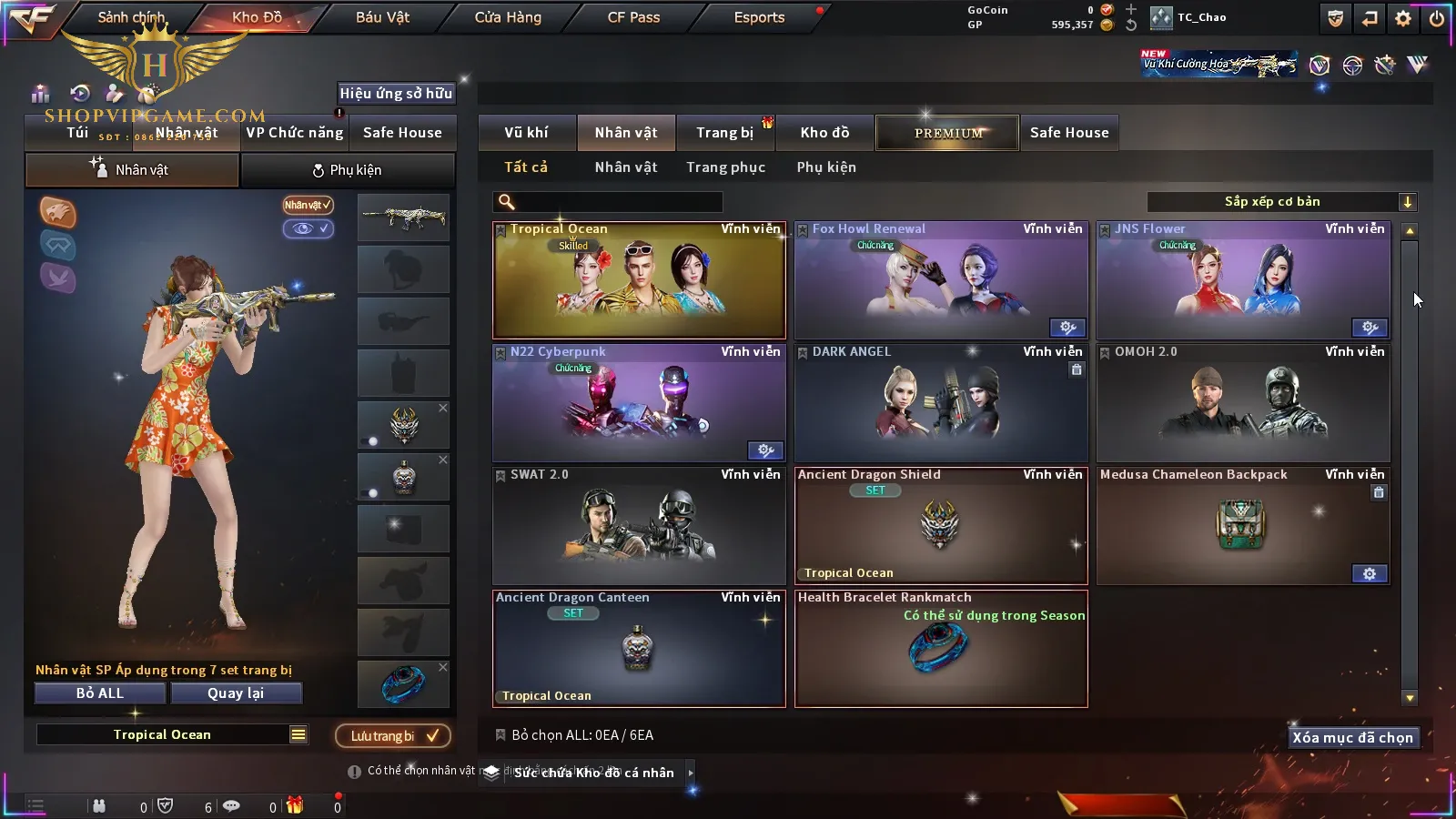Select the Medusa Chameleon Backpack item
The image size is (1456, 819).
point(1243,526)
